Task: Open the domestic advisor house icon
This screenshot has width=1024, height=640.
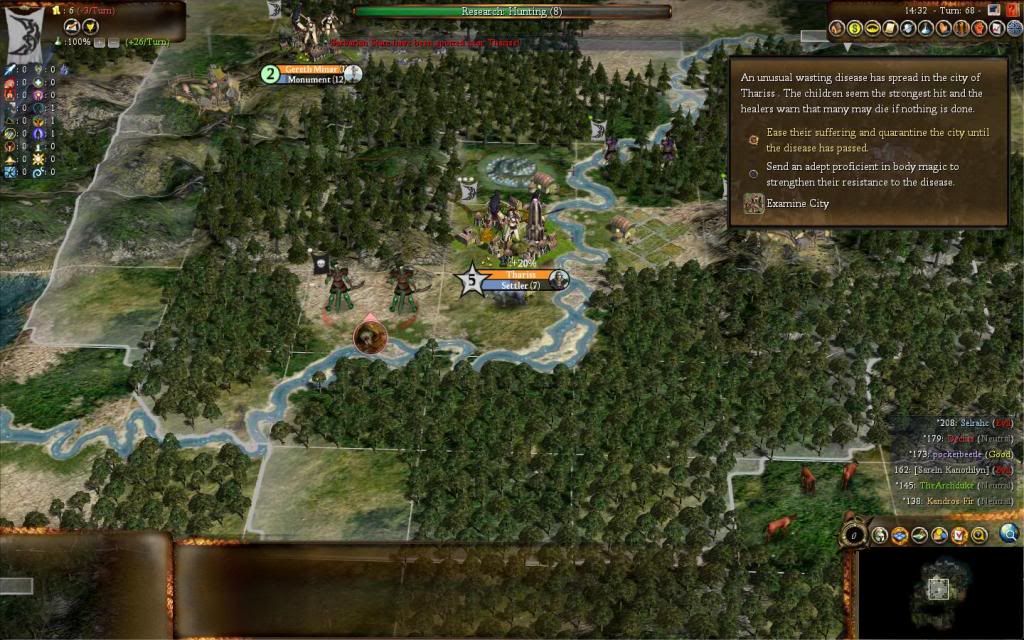Action: (x=837, y=29)
